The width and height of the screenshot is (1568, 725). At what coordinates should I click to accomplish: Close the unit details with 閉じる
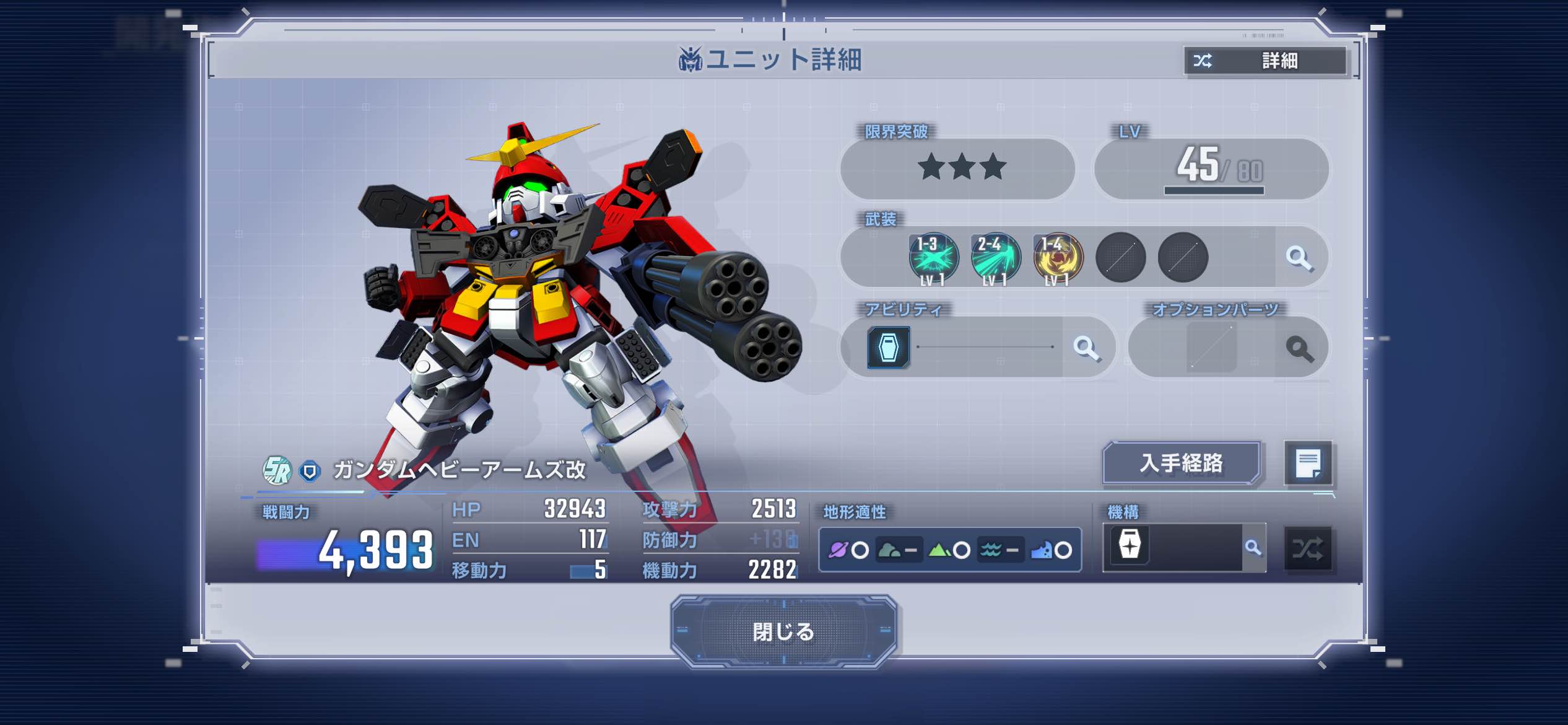pyautogui.click(x=783, y=631)
